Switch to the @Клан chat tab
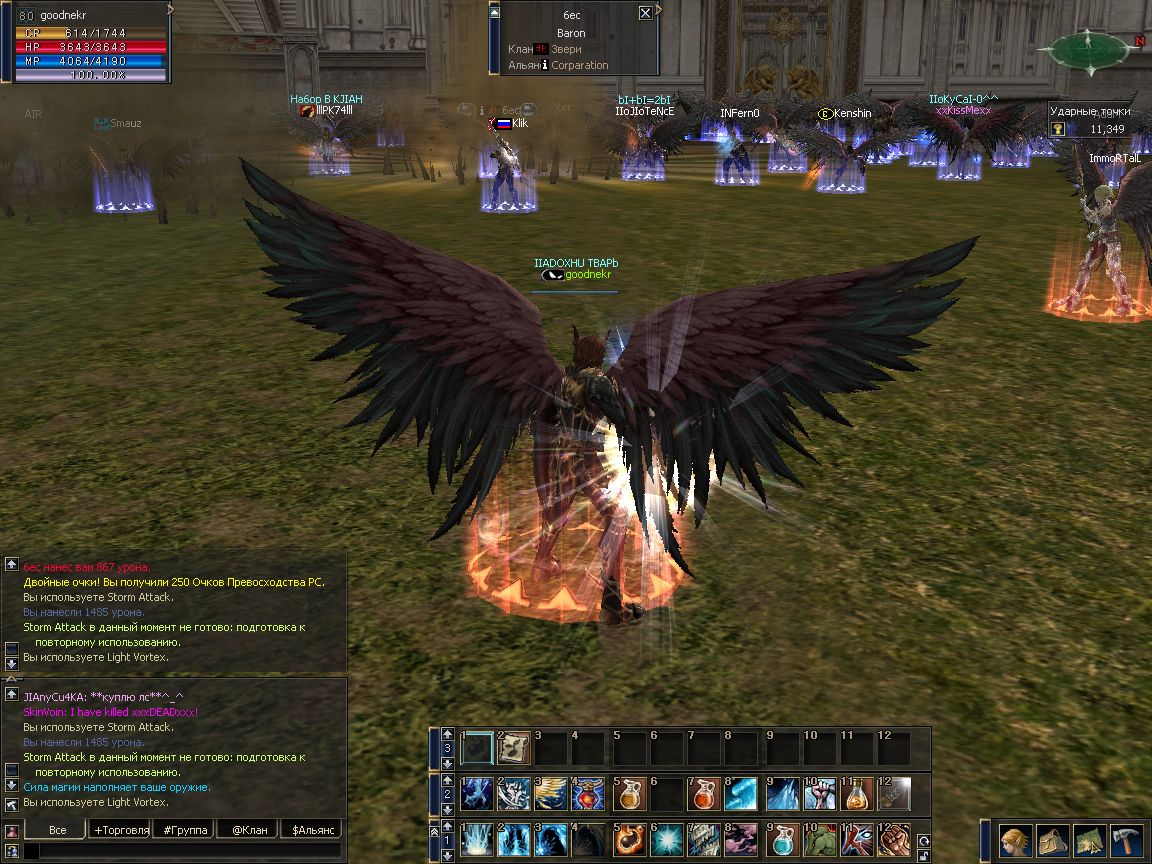 point(249,830)
